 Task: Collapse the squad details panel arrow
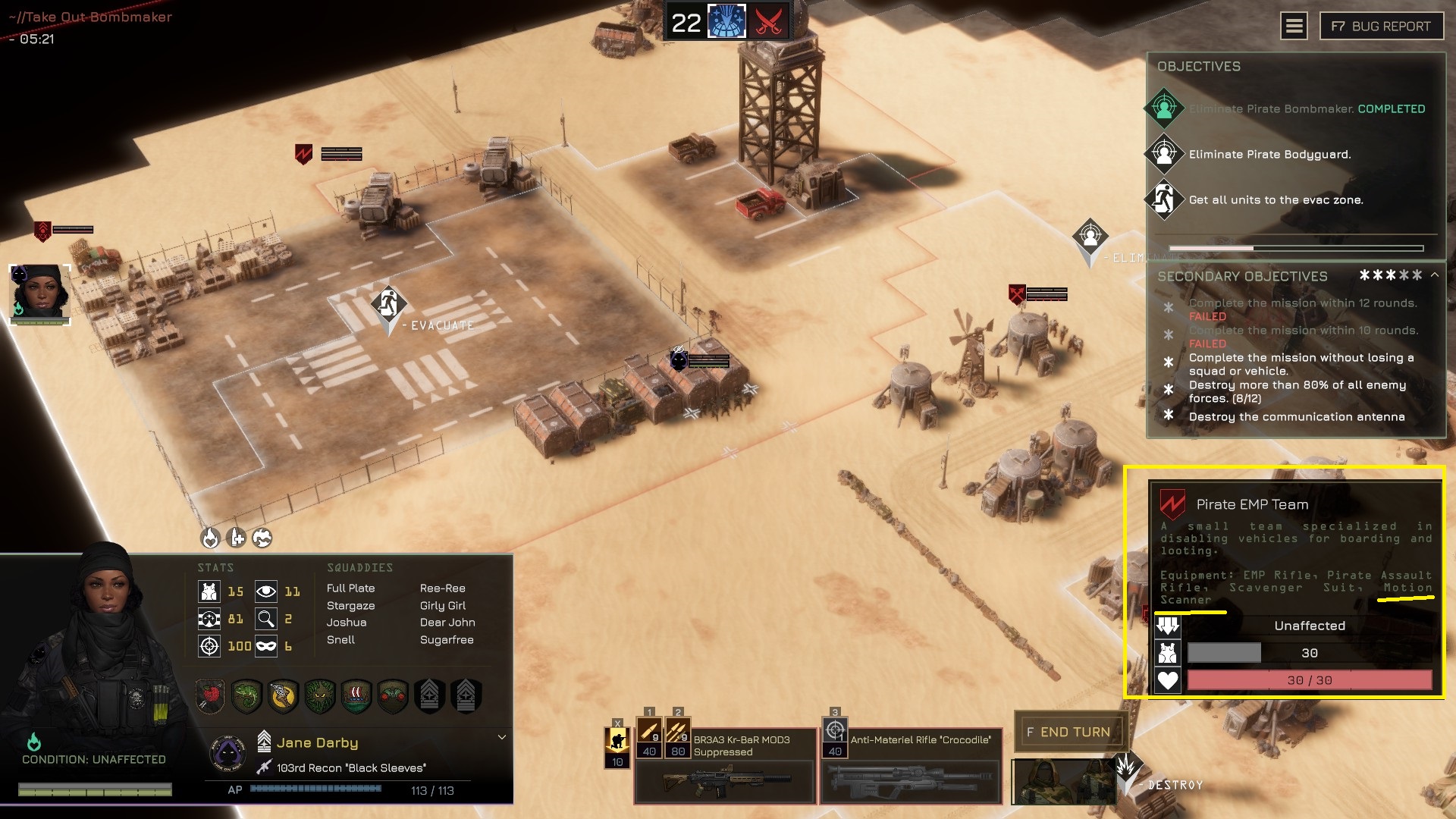click(x=501, y=737)
